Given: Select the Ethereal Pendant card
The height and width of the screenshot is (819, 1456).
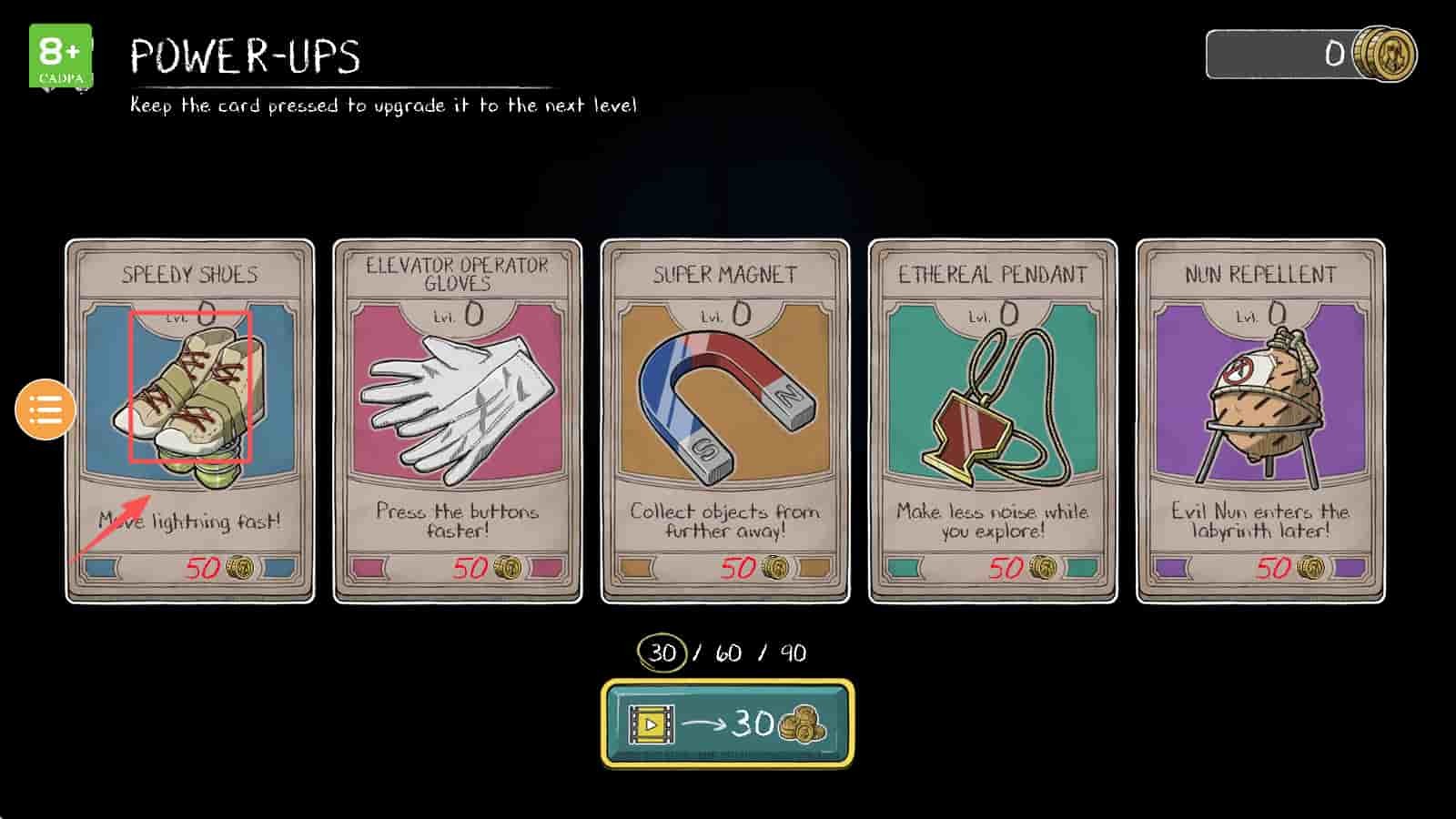Looking at the screenshot, I should [x=993, y=420].
